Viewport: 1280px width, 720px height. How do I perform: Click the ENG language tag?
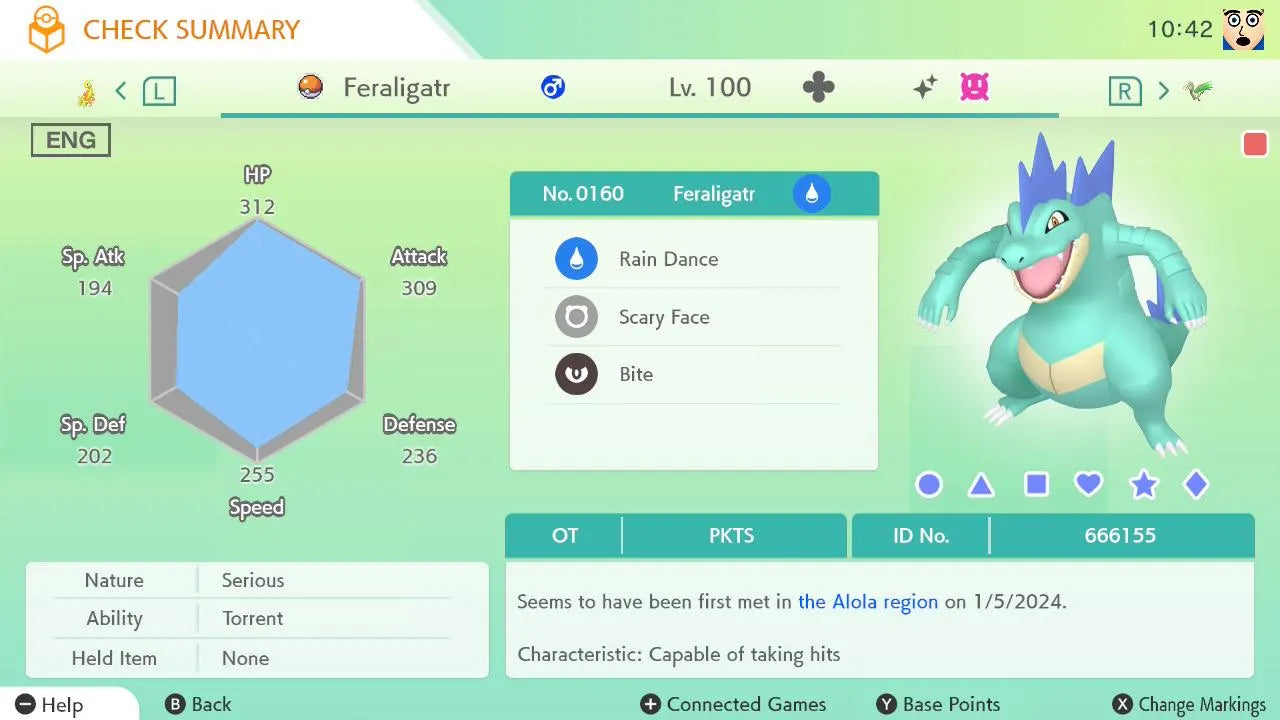tap(71, 141)
